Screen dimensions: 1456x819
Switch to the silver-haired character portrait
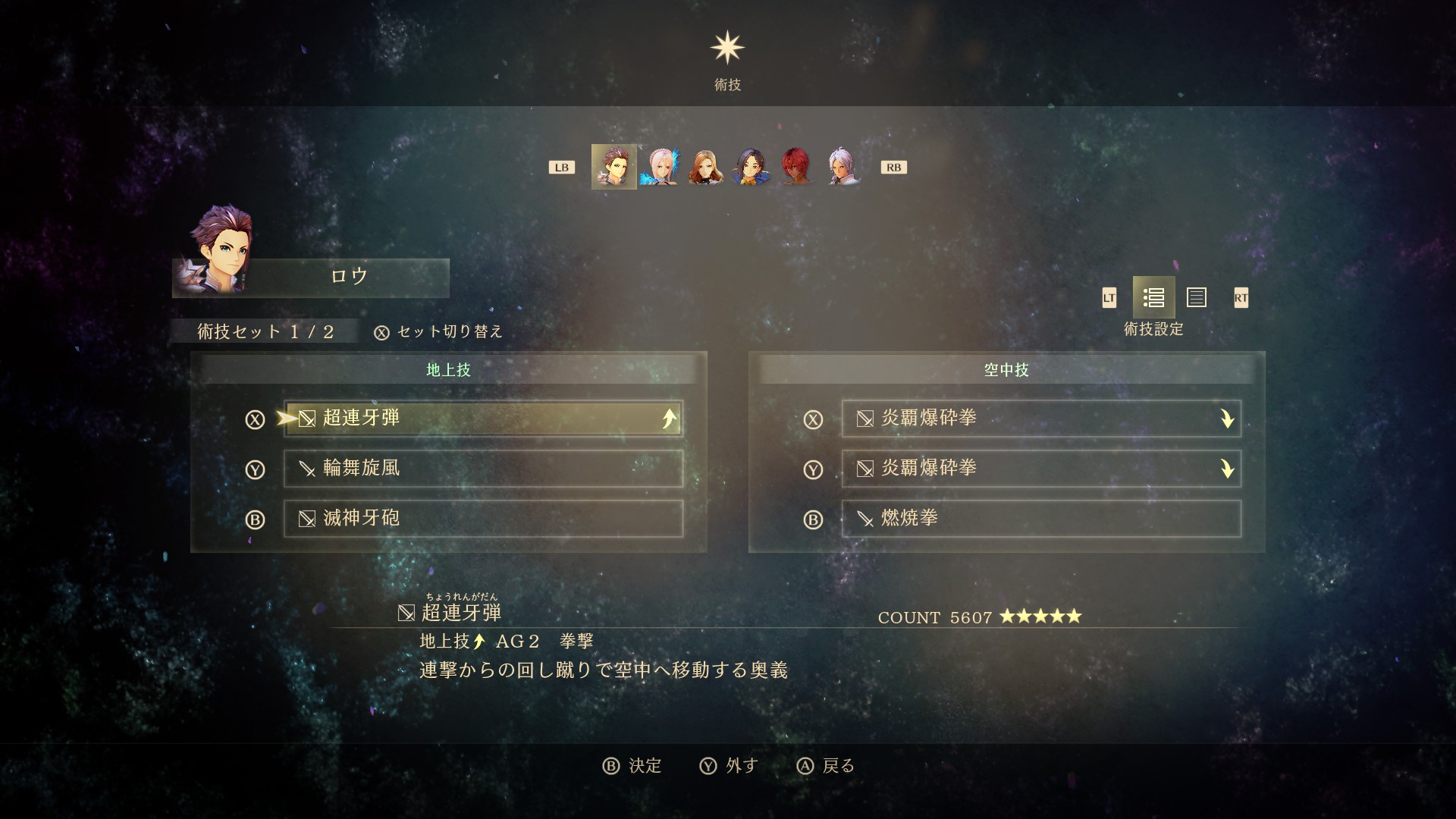coord(842,167)
